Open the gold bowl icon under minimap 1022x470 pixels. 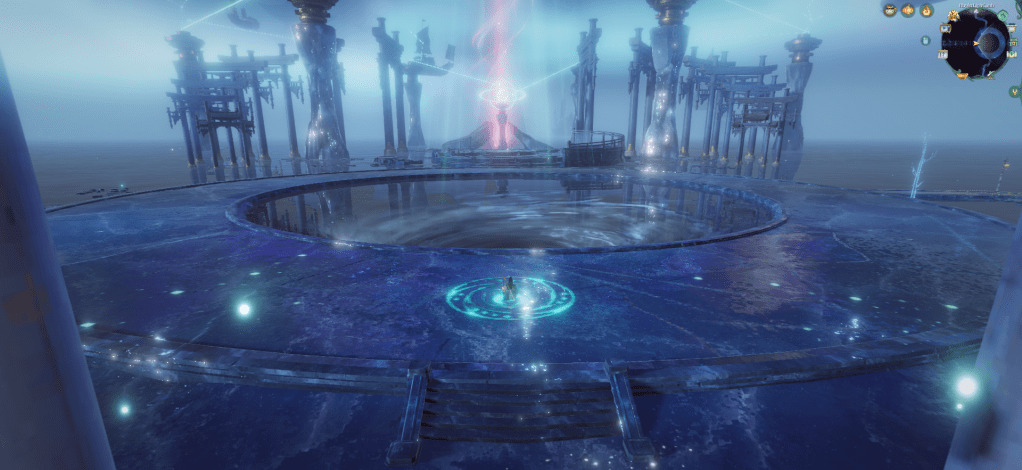point(962,76)
